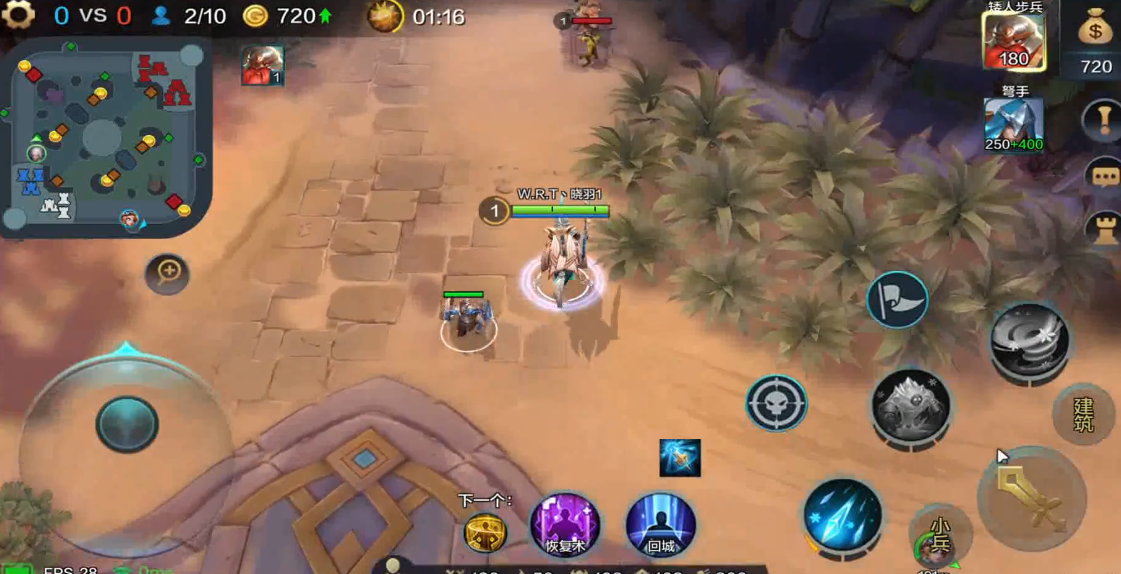The width and height of the screenshot is (1121, 574).
Task: Cast the whirlwind tornado skill
Action: pos(1029,341)
